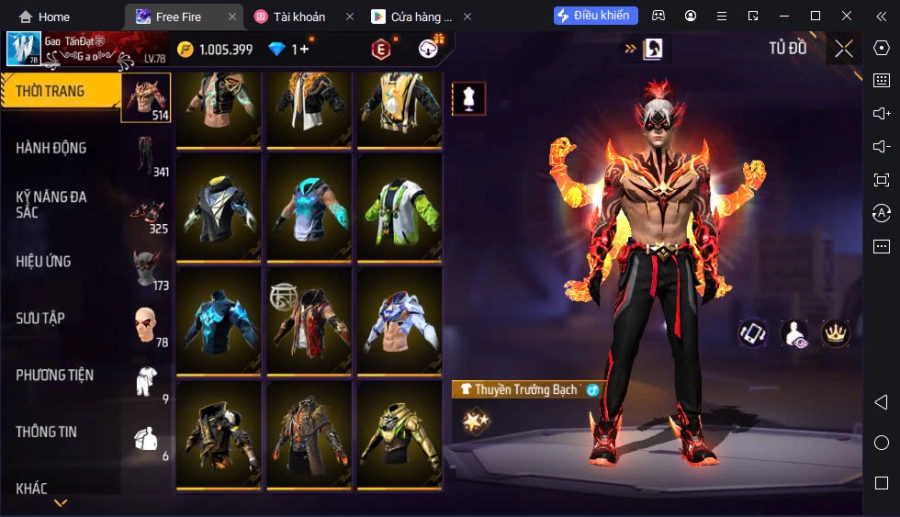This screenshot has height=517, width=900.
Task: Click the Thuyền Trưởng Bạch outfit name label
Action: (x=525, y=389)
